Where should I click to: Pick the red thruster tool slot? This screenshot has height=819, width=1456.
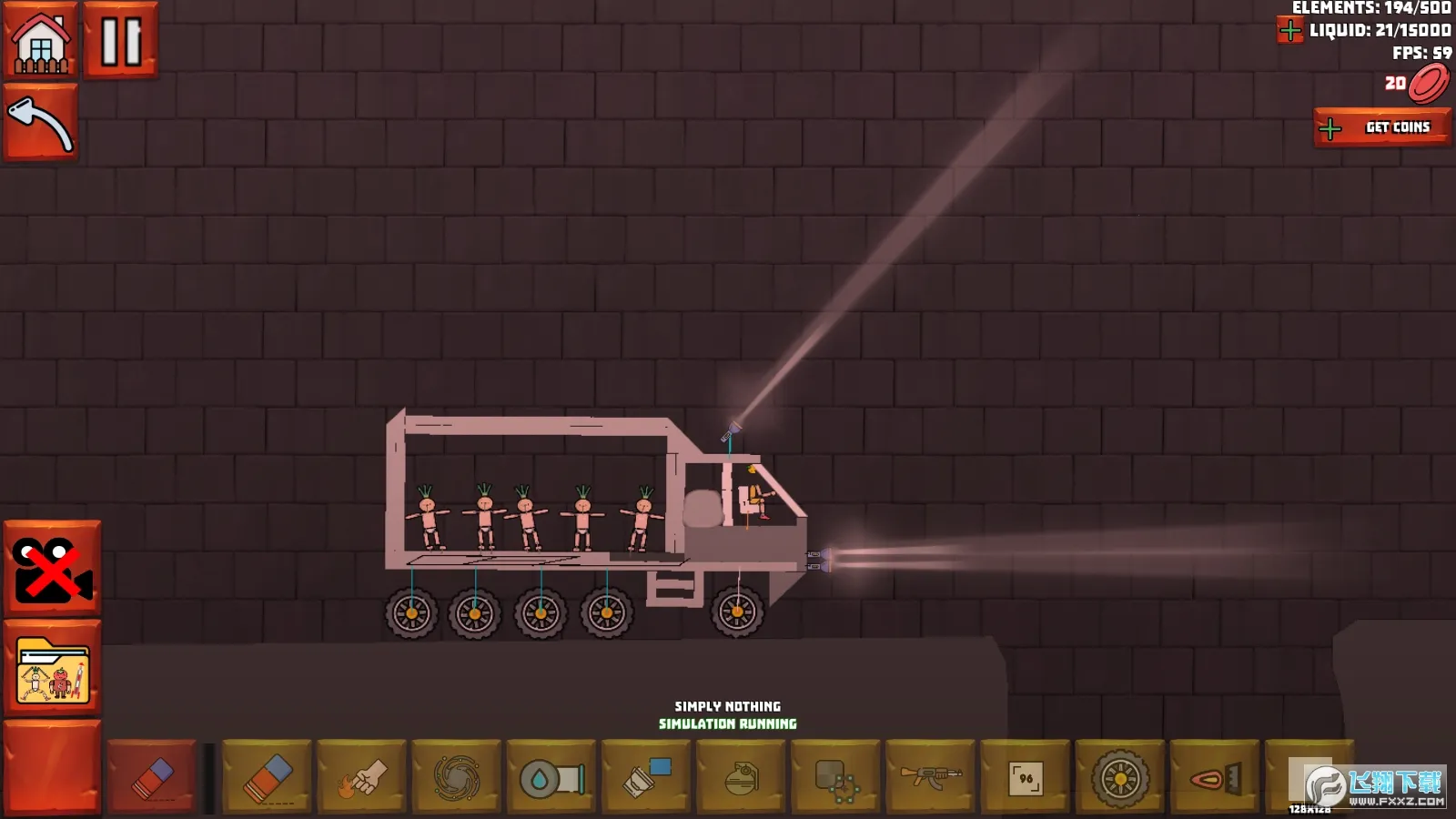pos(1215,778)
